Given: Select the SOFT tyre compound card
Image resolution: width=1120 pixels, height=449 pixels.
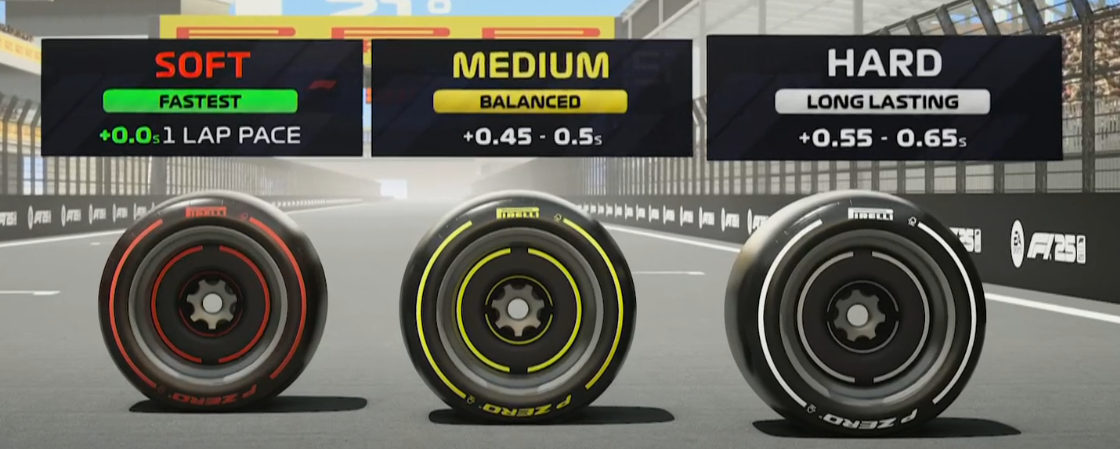Looking at the screenshot, I should (x=201, y=98).
